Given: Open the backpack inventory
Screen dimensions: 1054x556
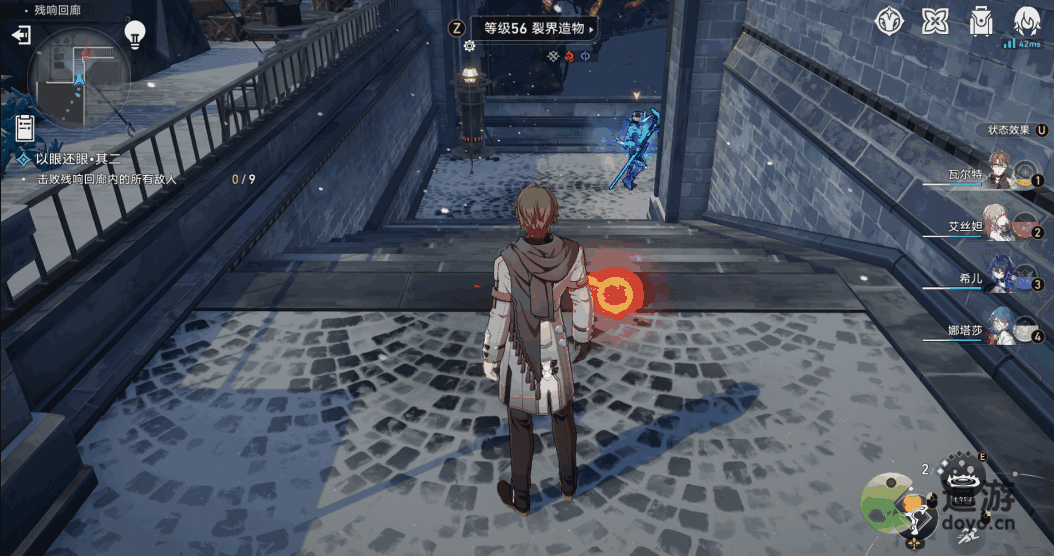Looking at the screenshot, I should tap(980, 21).
